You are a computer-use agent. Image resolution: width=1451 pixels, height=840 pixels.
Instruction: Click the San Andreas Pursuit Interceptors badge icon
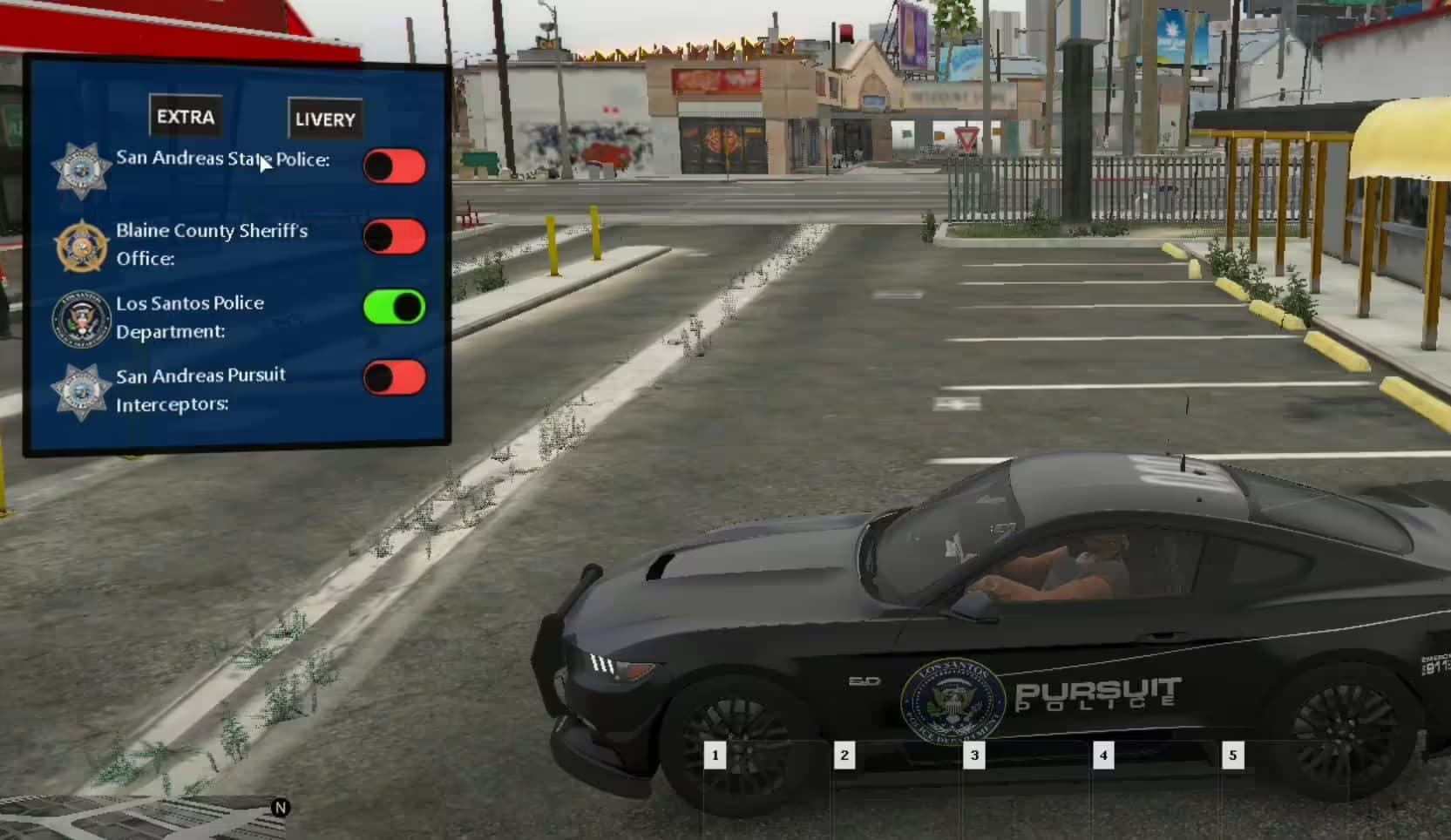click(x=81, y=389)
